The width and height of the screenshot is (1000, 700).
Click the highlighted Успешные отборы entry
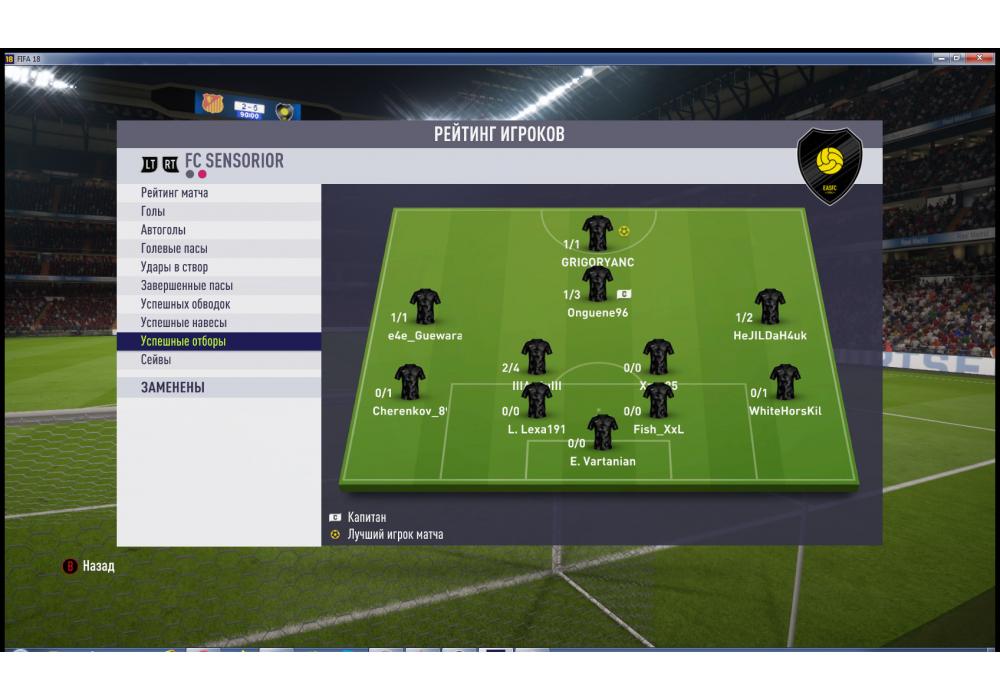coord(183,341)
